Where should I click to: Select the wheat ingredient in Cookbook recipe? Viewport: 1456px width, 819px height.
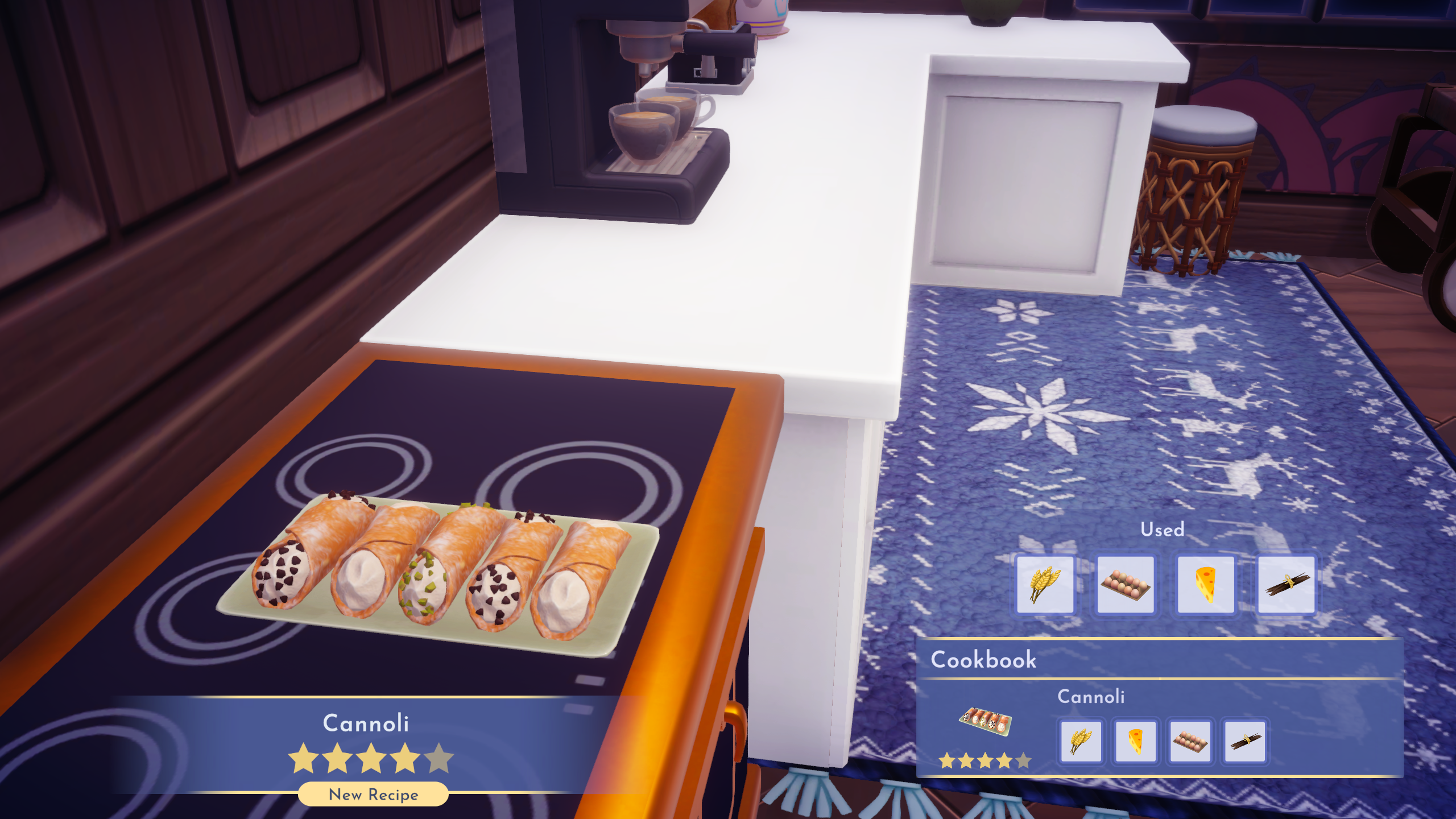click(1081, 741)
